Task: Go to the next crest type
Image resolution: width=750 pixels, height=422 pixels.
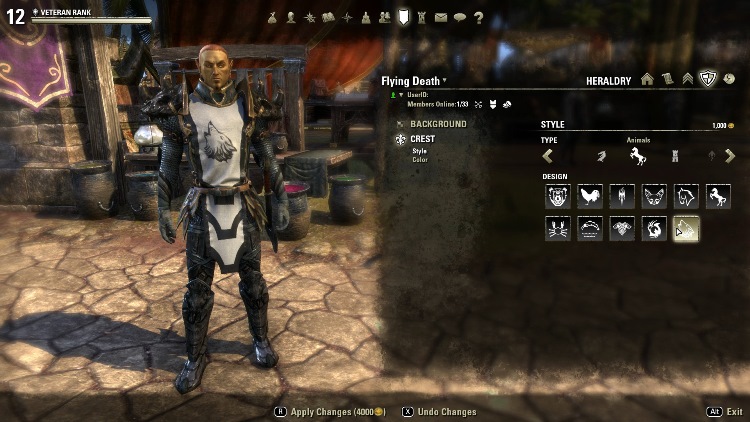Action: tap(730, 156)
